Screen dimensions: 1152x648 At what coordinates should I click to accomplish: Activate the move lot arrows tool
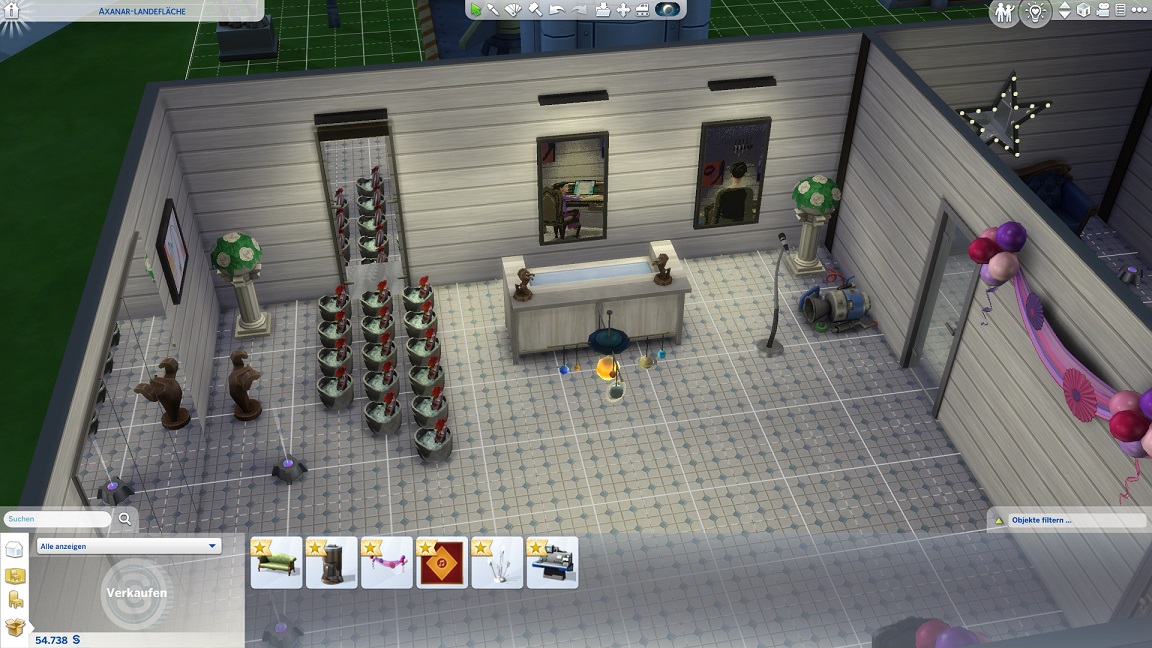click(623, 10)
